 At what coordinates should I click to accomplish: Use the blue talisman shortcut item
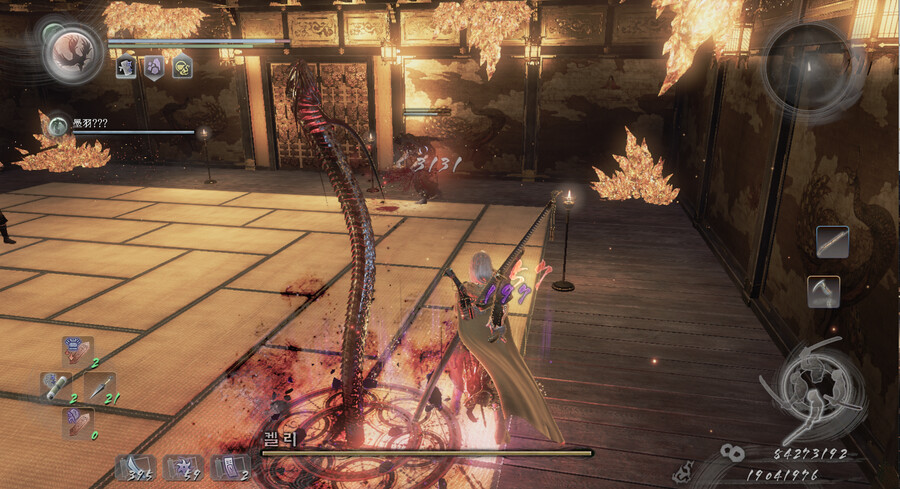click(76, 352)
